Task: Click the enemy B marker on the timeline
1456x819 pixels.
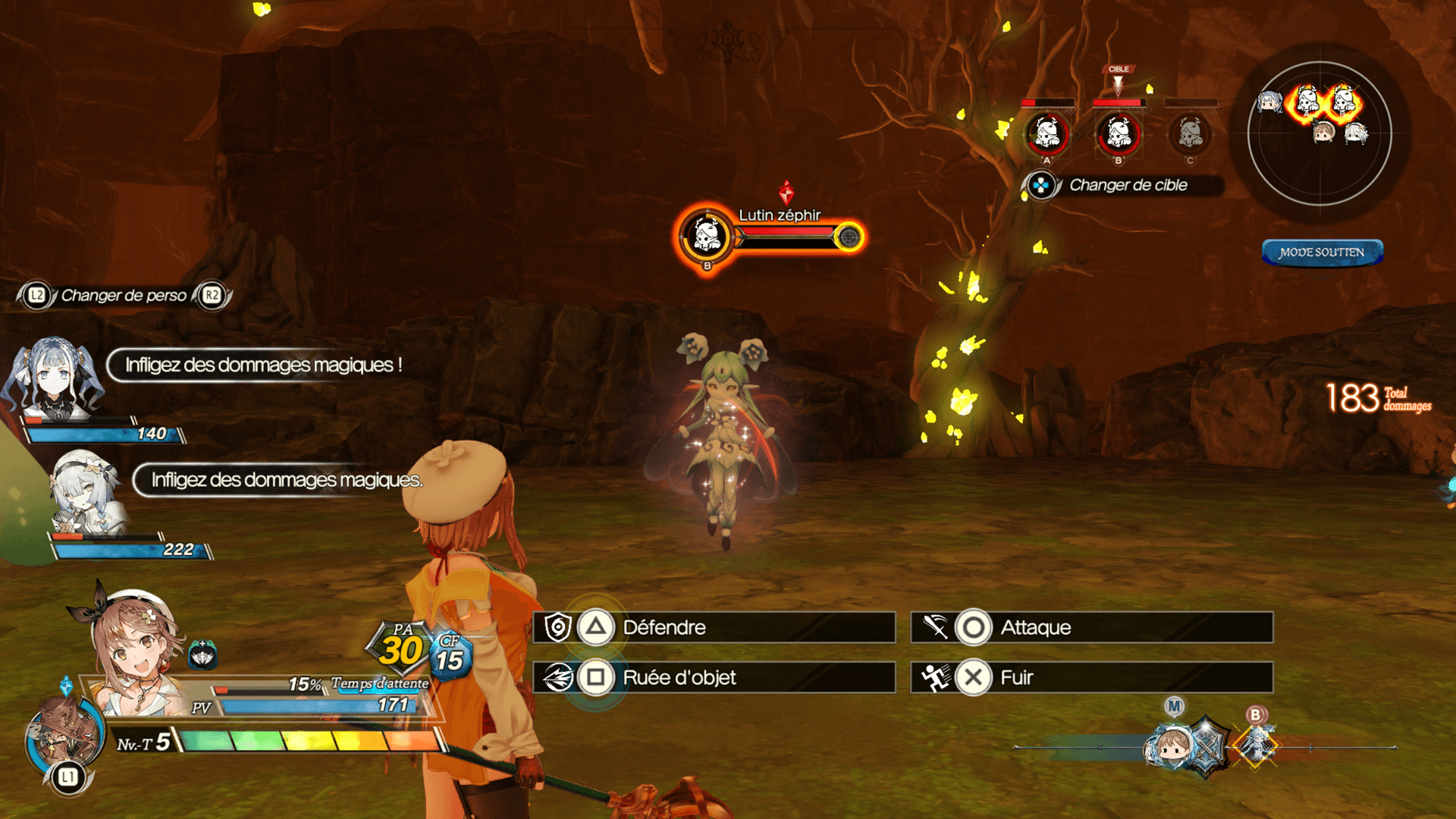Action: tap(1257, 743)
